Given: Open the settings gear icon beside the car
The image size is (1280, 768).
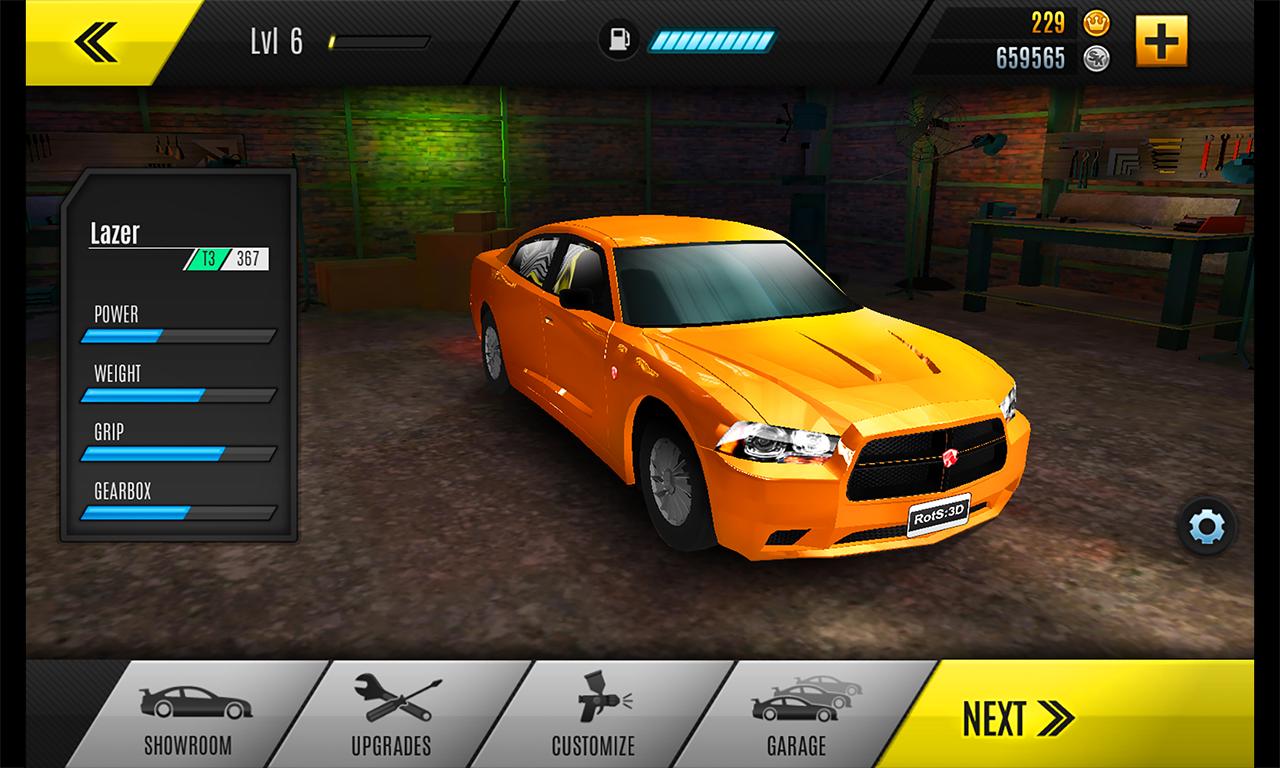Looking at the screenshot, I should 1205,523.
